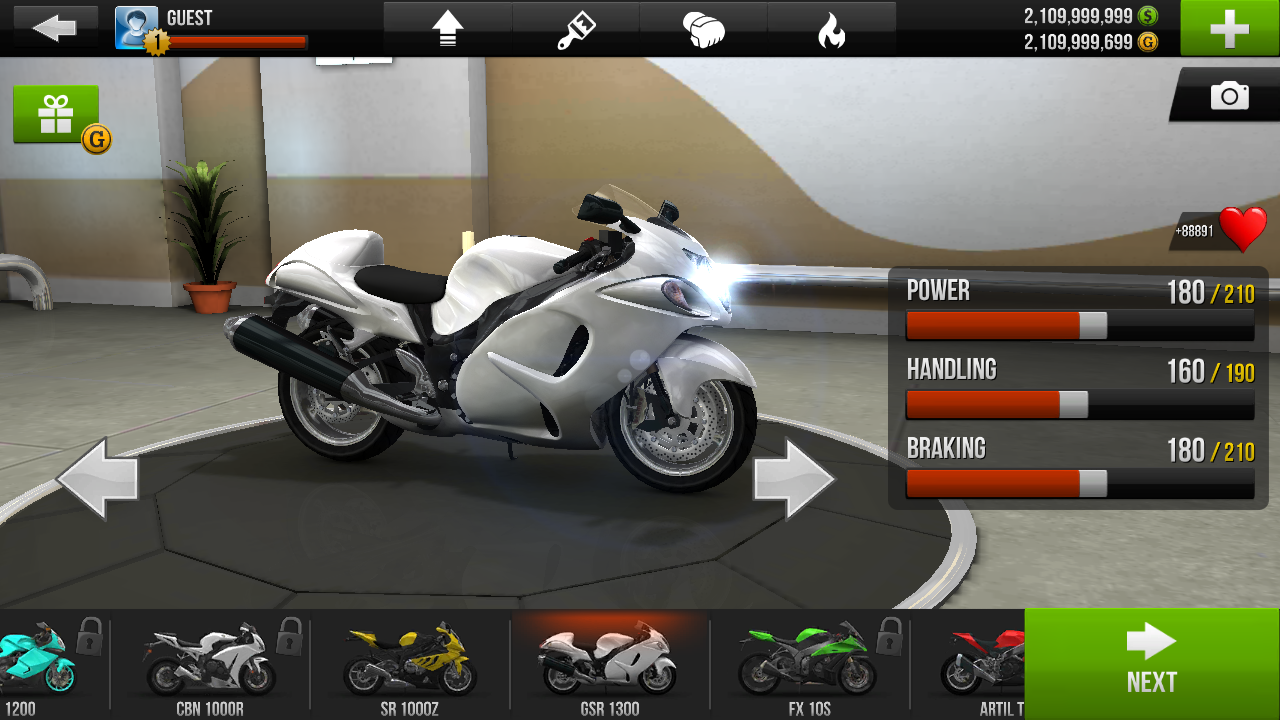Switch to the paint brush tab
The width and height of the screenshot is (1280, 720).
576,30
